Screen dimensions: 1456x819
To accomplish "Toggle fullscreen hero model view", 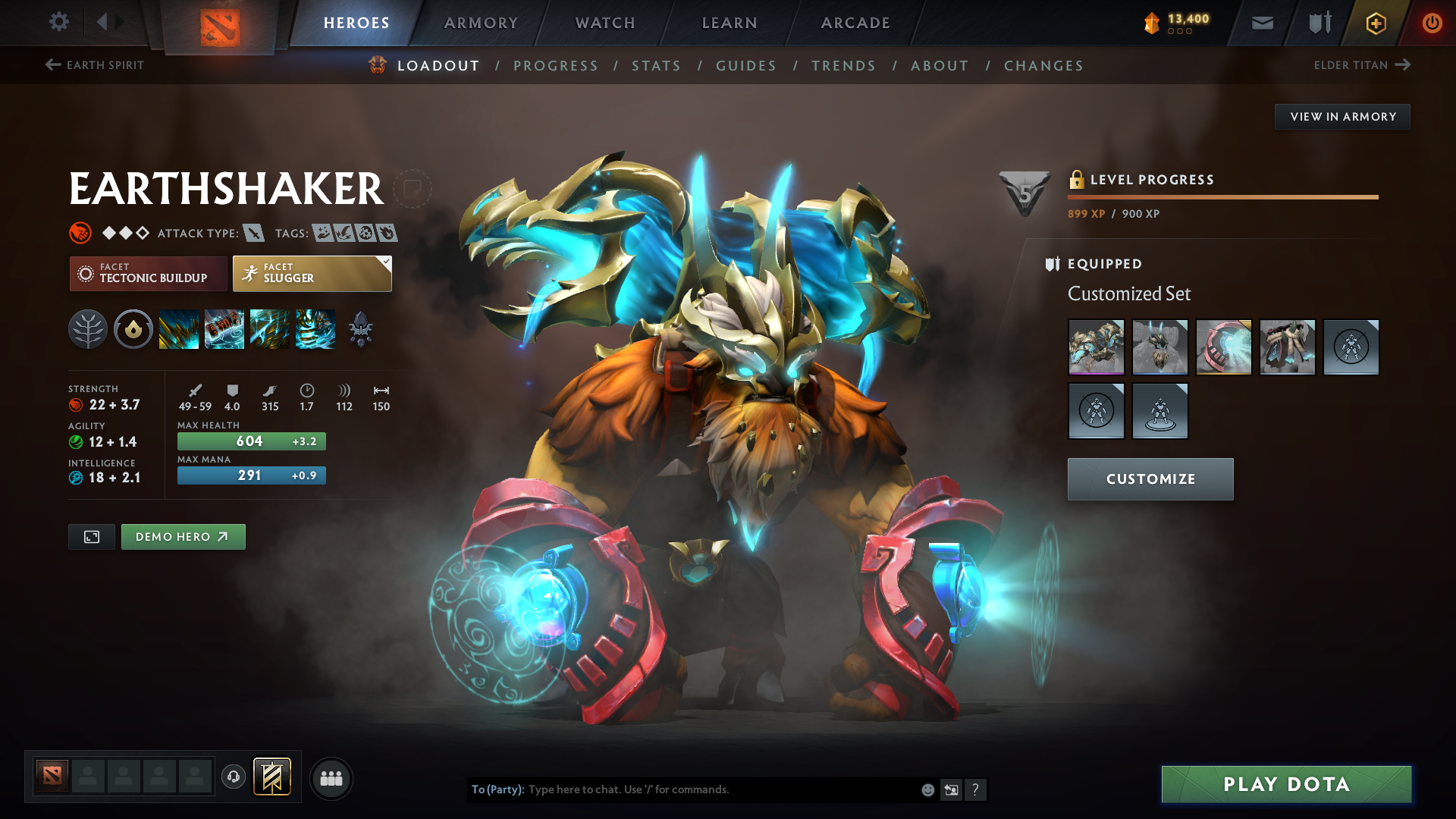I will point(92,537).
